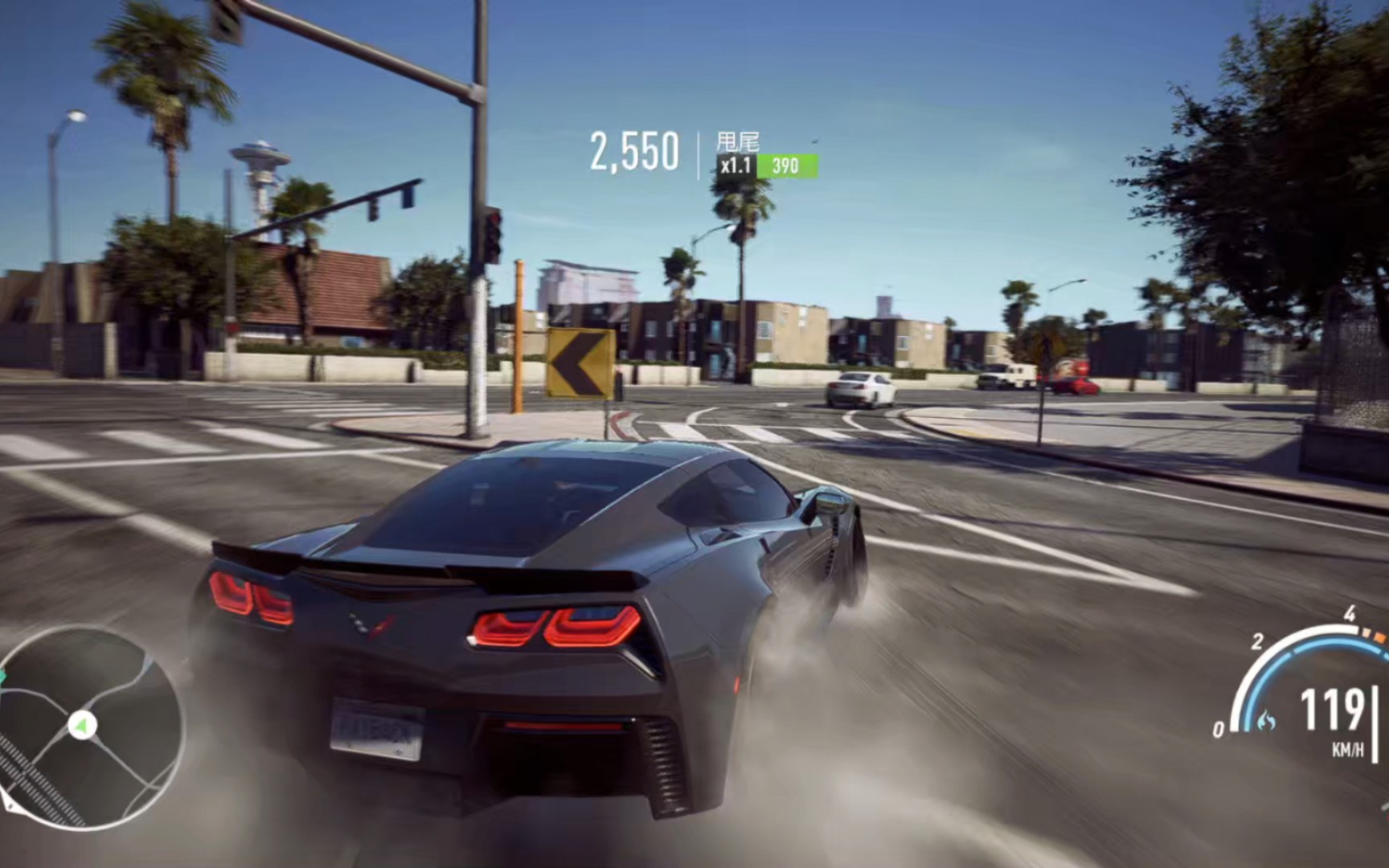The width and height of the screenshot is (1389, 868).
Task: Click the x1.1 drift multiplier badge
Action: 737,165
